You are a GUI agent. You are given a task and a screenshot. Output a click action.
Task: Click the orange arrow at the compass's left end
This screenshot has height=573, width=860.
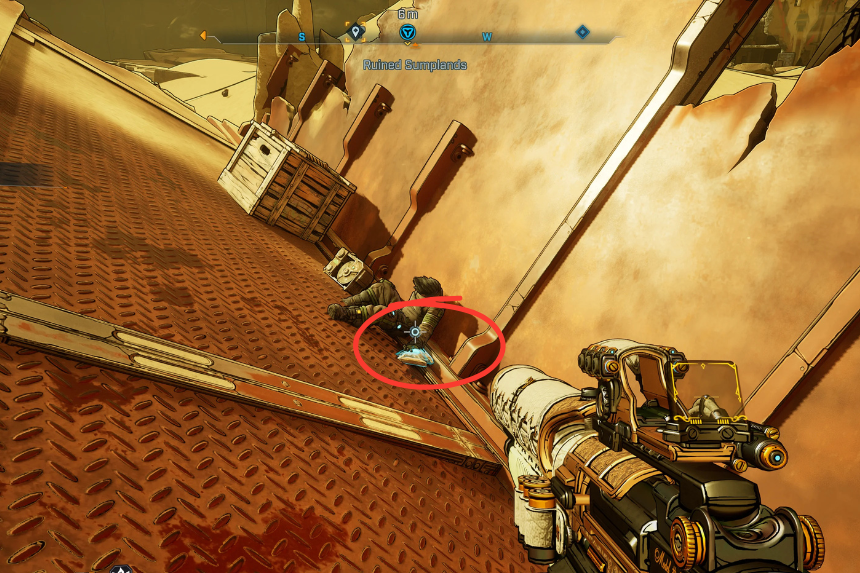click(203, 35)
